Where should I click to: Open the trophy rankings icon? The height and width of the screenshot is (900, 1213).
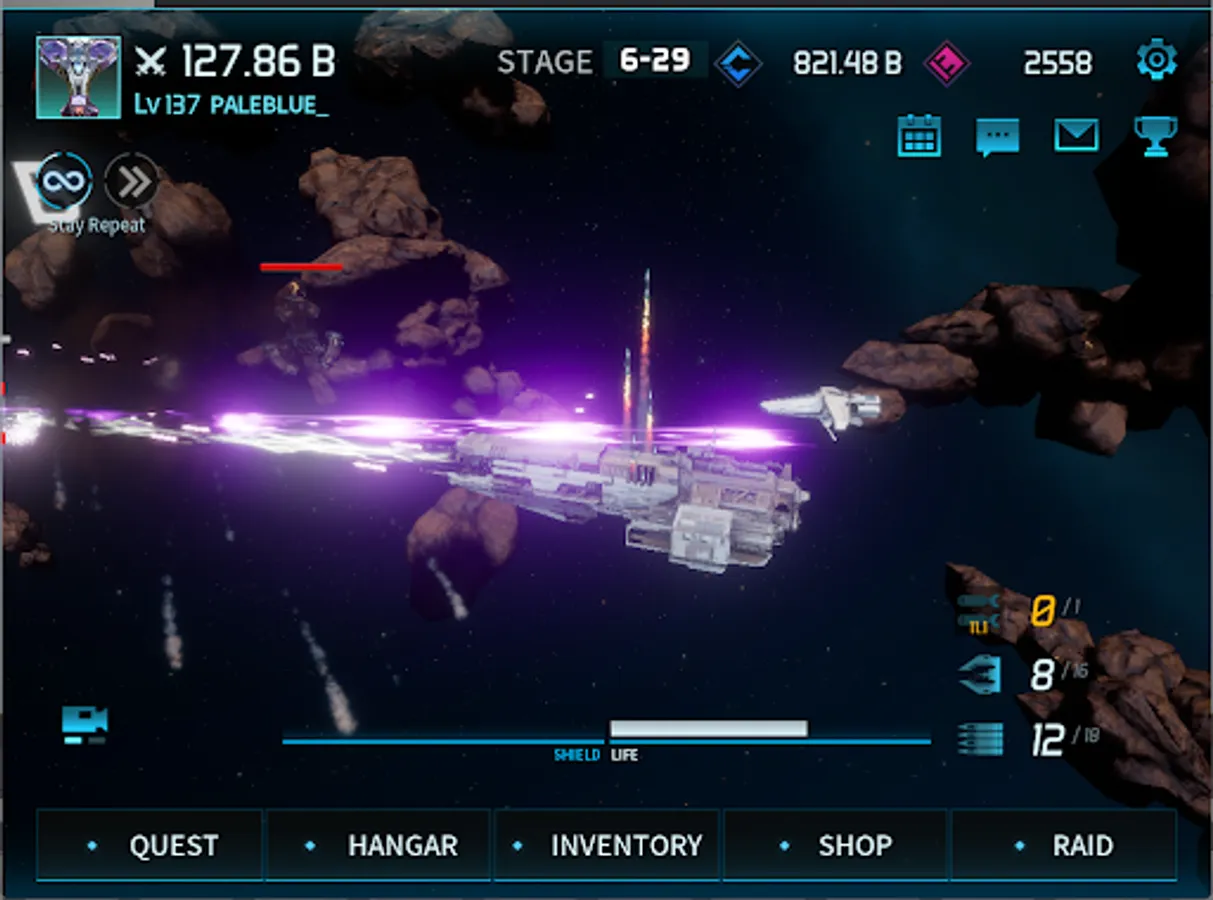pos(1155,136)
